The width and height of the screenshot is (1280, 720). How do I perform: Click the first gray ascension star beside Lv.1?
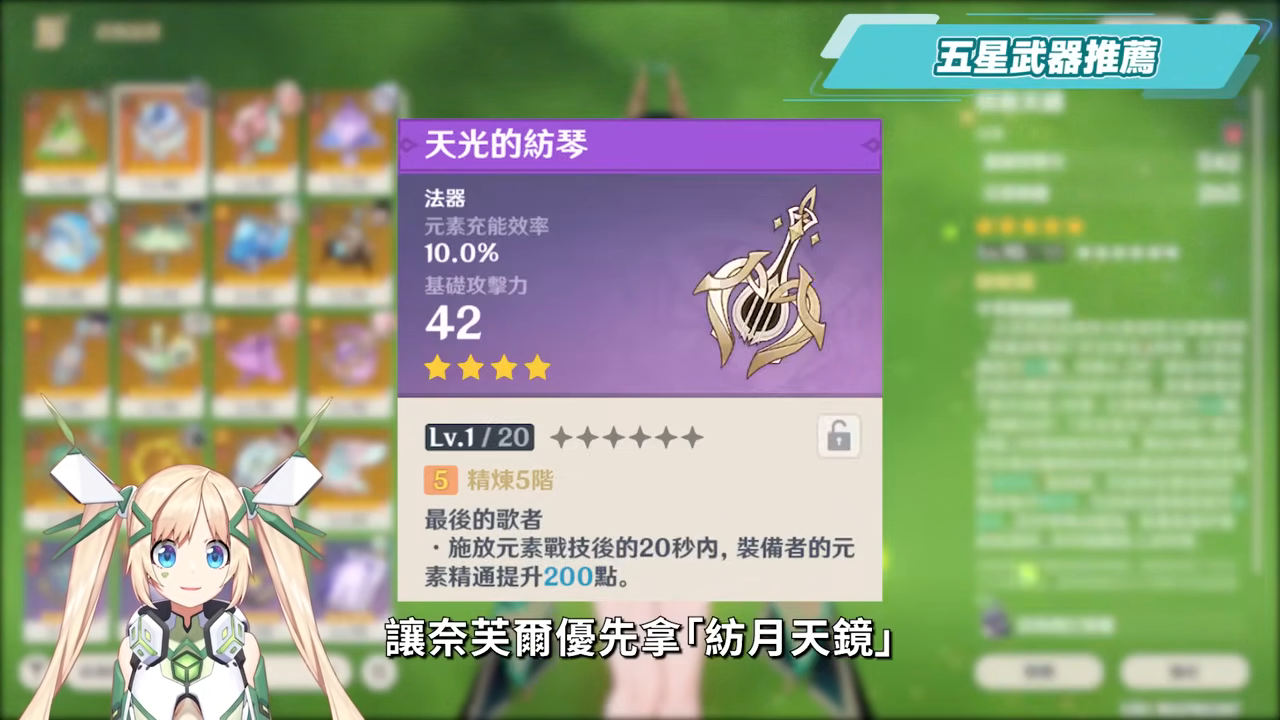pos(561,436)
